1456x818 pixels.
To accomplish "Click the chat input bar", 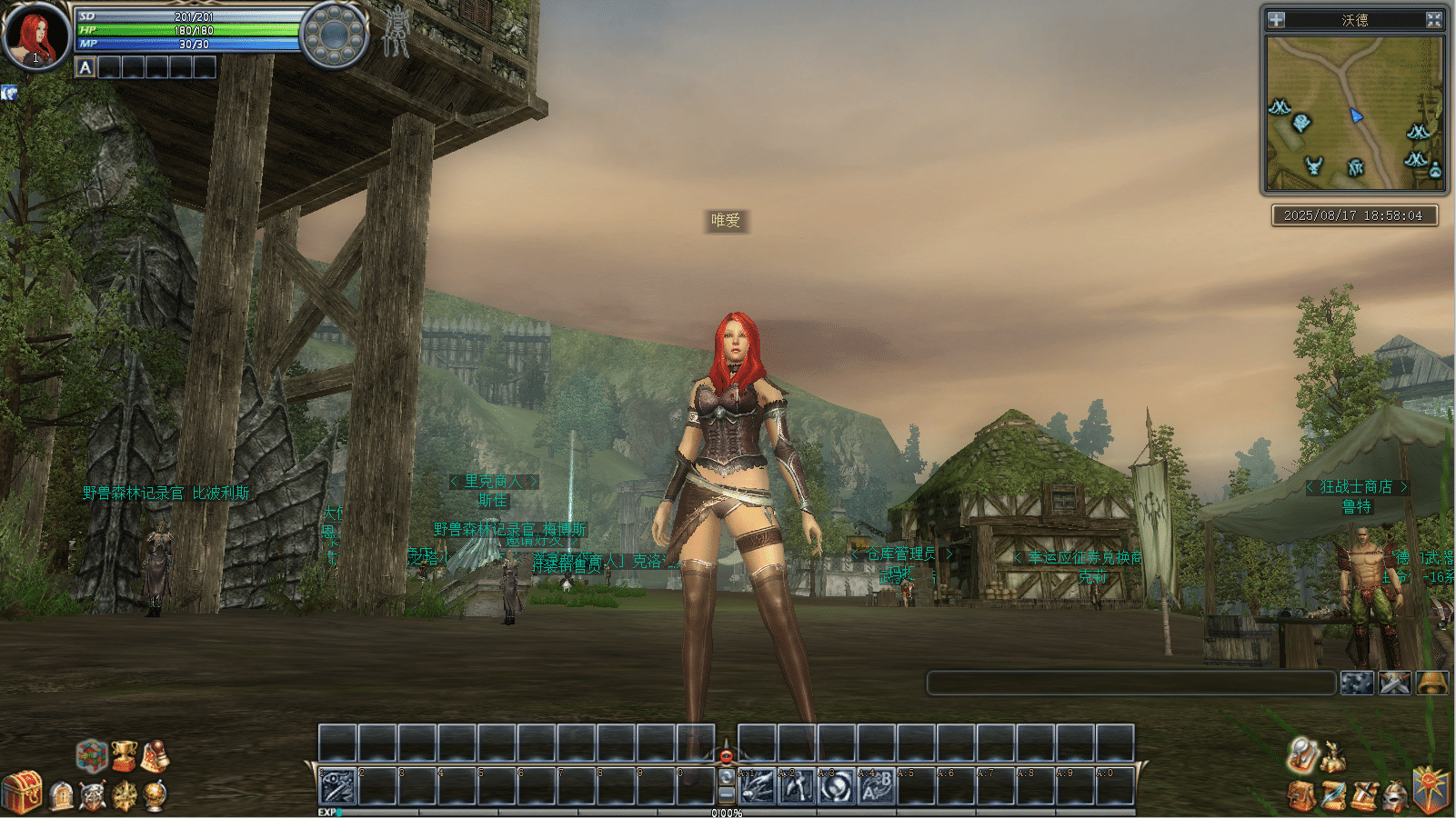I will tap(1130, 683).
